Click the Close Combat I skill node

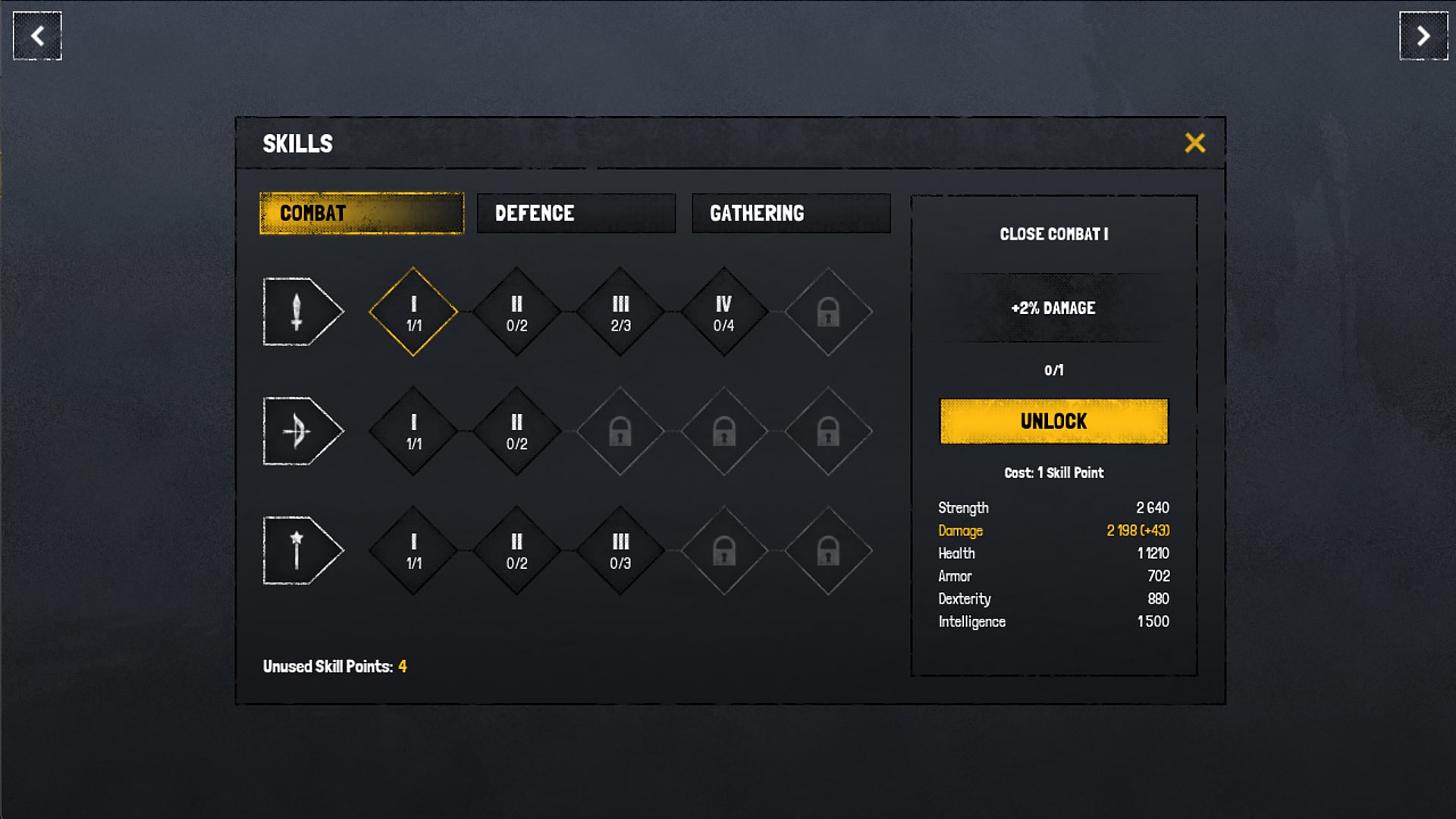[413, 311]
